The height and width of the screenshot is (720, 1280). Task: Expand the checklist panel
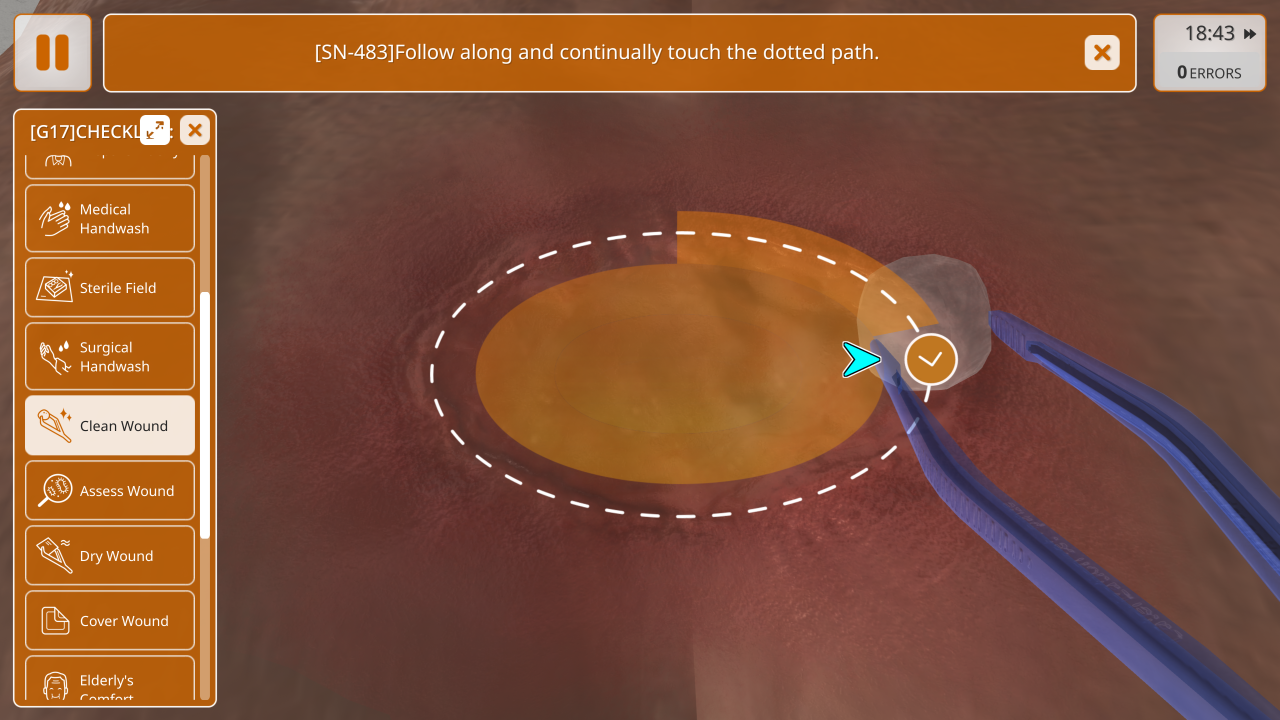155,130
